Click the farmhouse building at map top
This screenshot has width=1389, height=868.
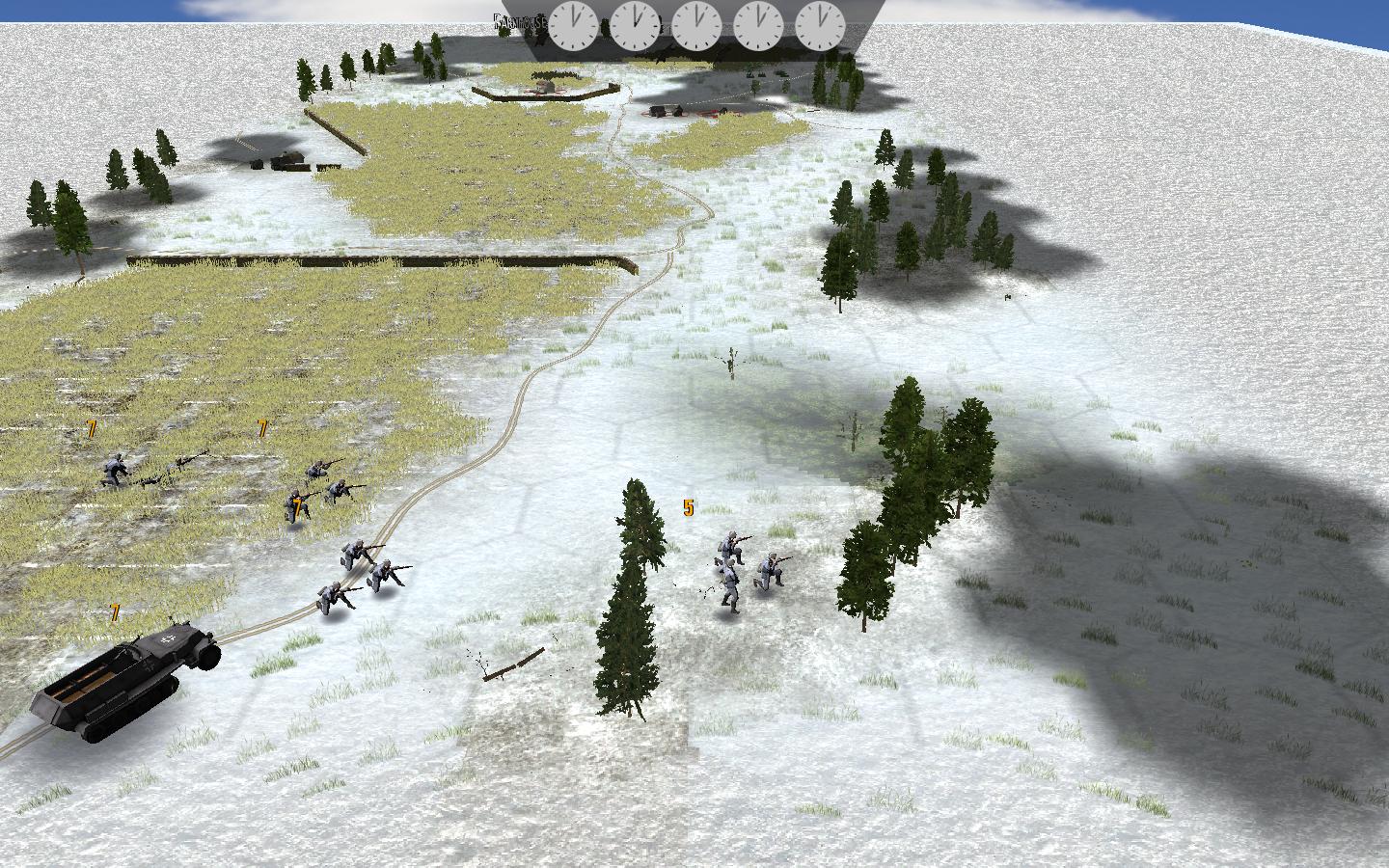(x=546, y=85)
